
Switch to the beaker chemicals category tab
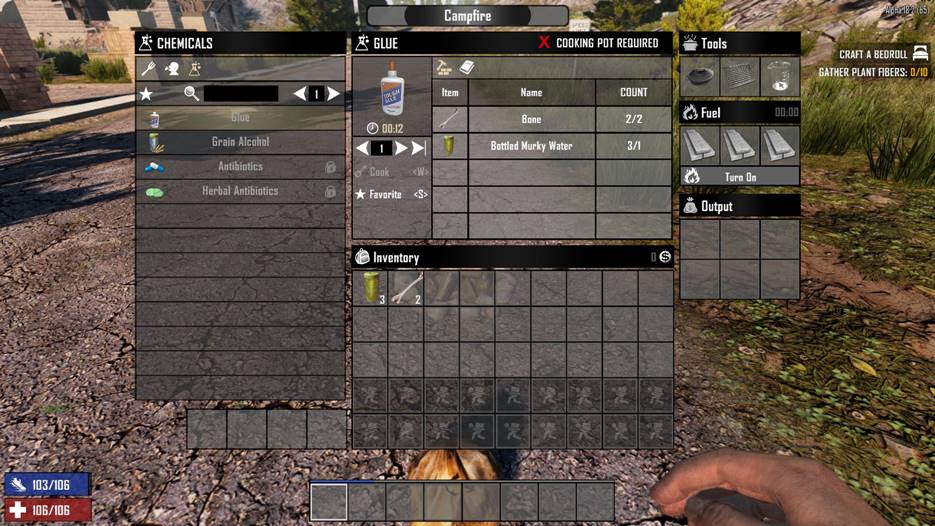(195, 70)
